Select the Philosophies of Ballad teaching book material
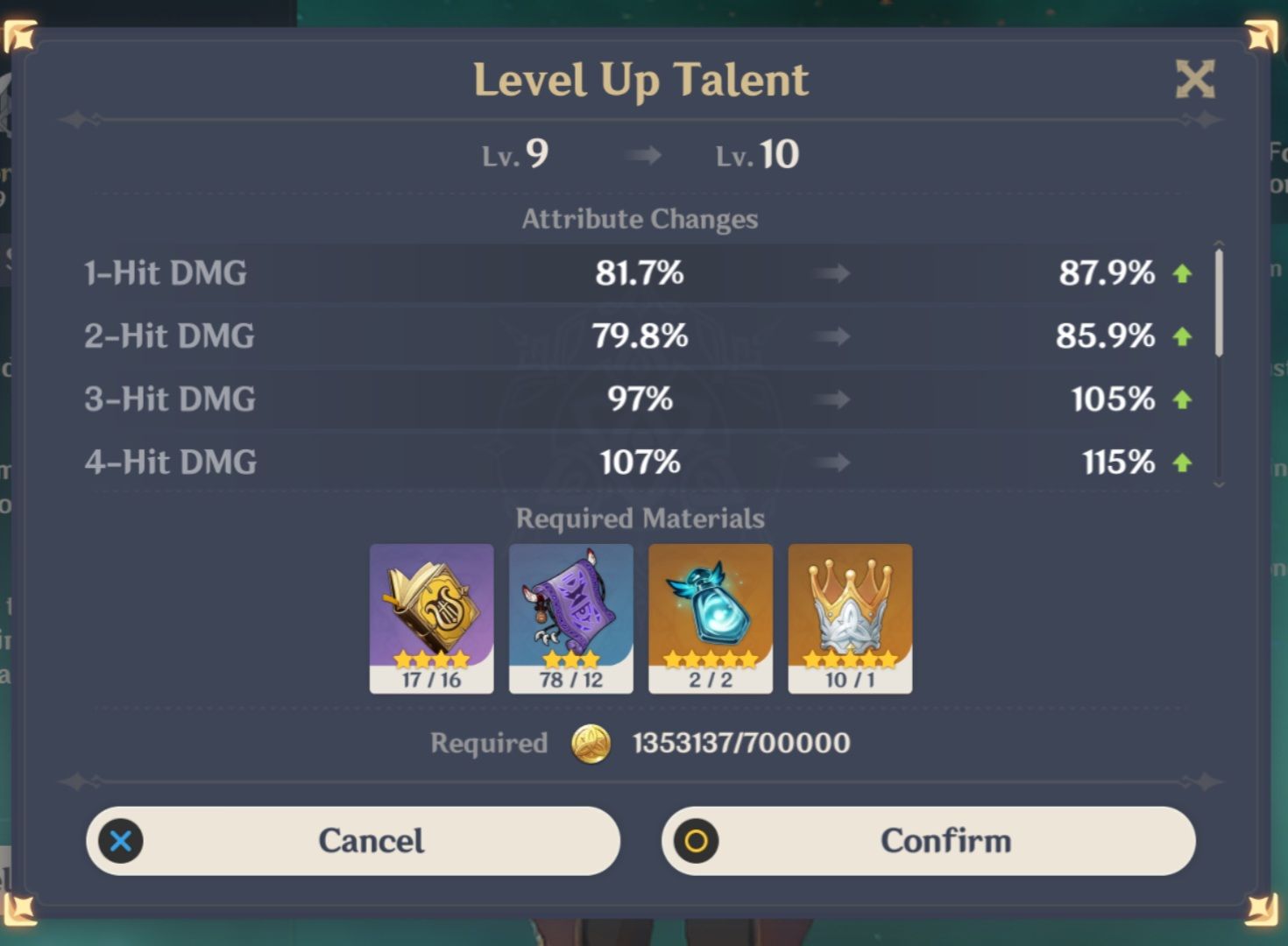Screen dimensions: 1288x946 click(x=431, y=613)
